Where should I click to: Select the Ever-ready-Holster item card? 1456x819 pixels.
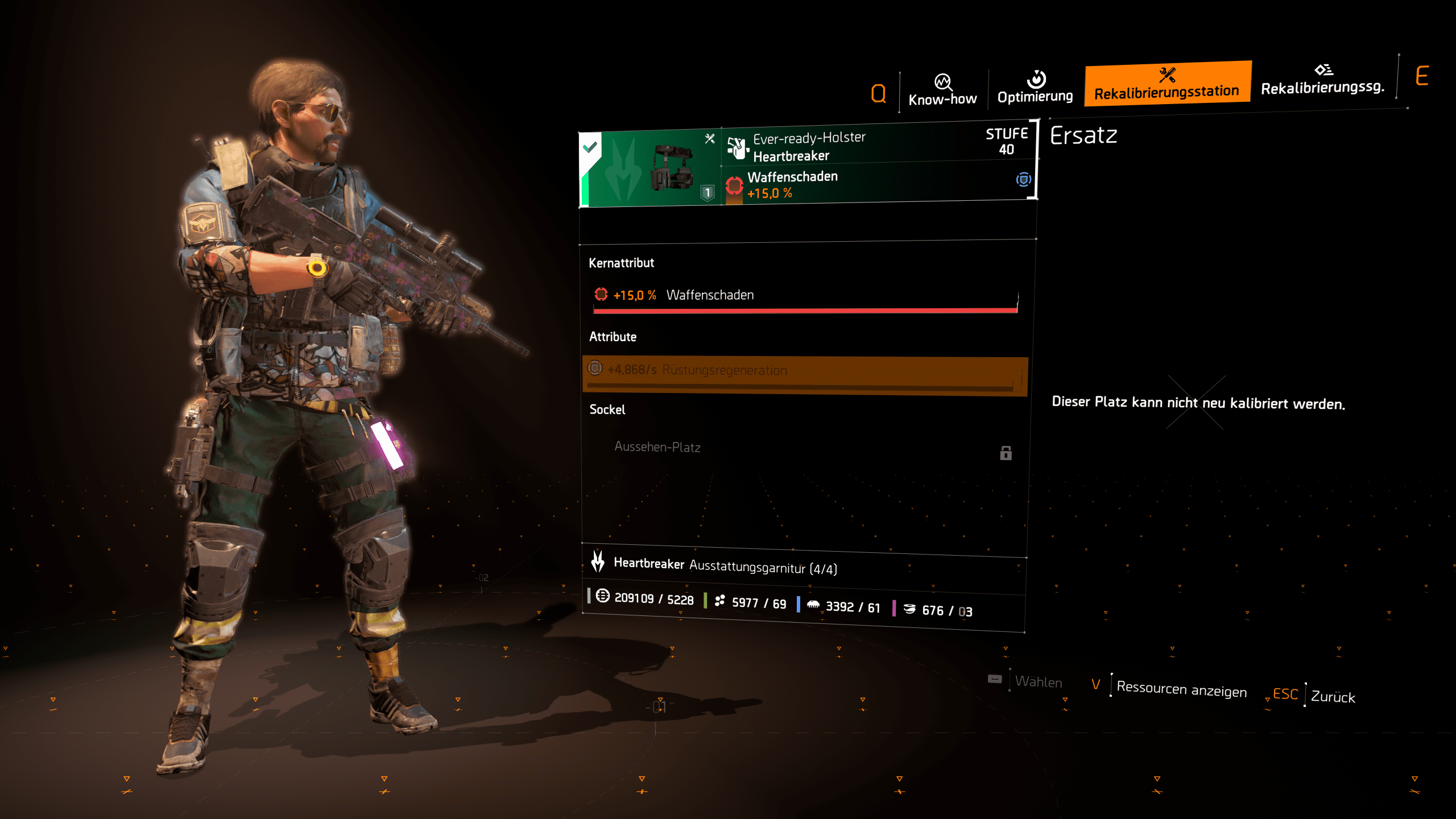coord(808,166)
